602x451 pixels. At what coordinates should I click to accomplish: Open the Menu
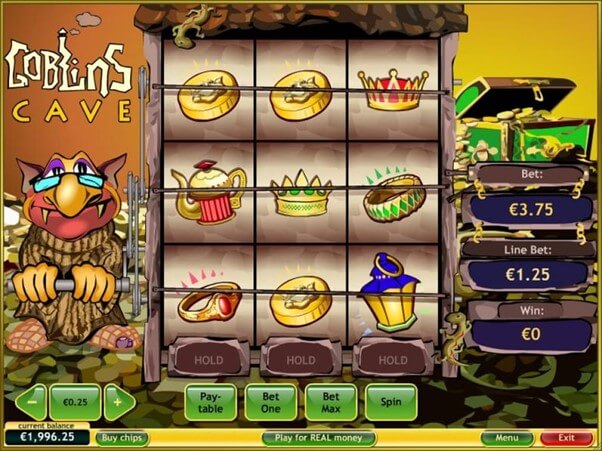pyautogui.click(x=506, y=438)
